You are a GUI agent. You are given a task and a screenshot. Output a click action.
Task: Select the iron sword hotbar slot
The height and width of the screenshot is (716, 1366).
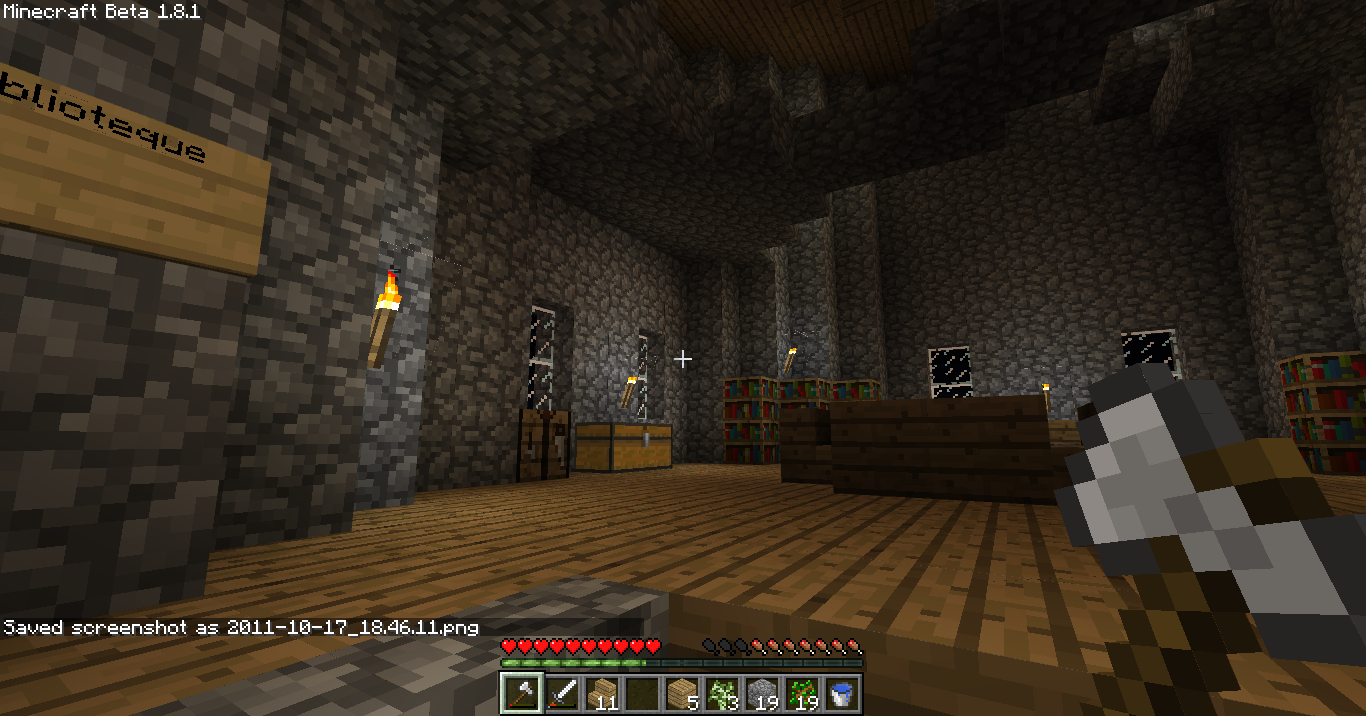[561, 692]
